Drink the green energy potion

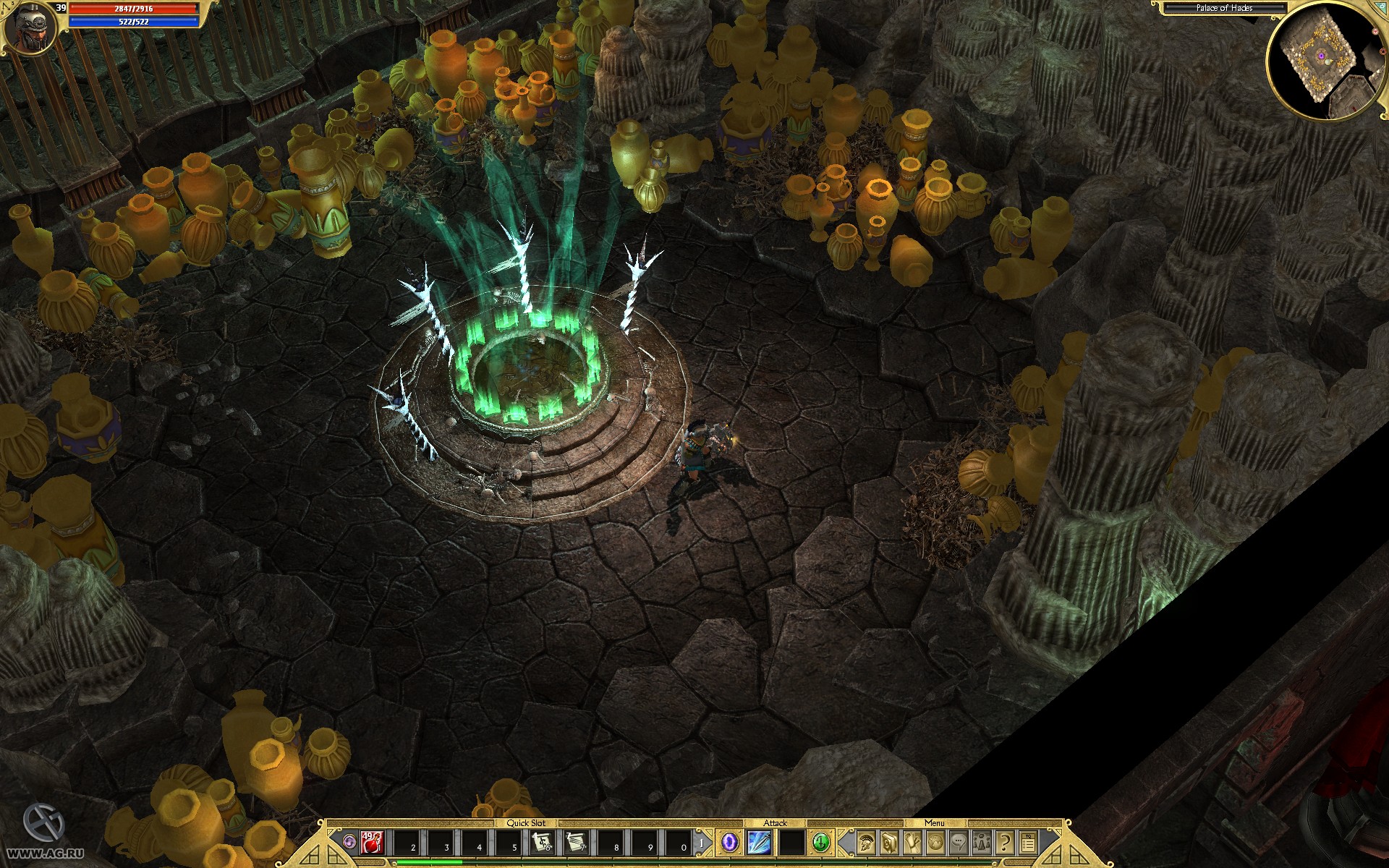point(820,843)
